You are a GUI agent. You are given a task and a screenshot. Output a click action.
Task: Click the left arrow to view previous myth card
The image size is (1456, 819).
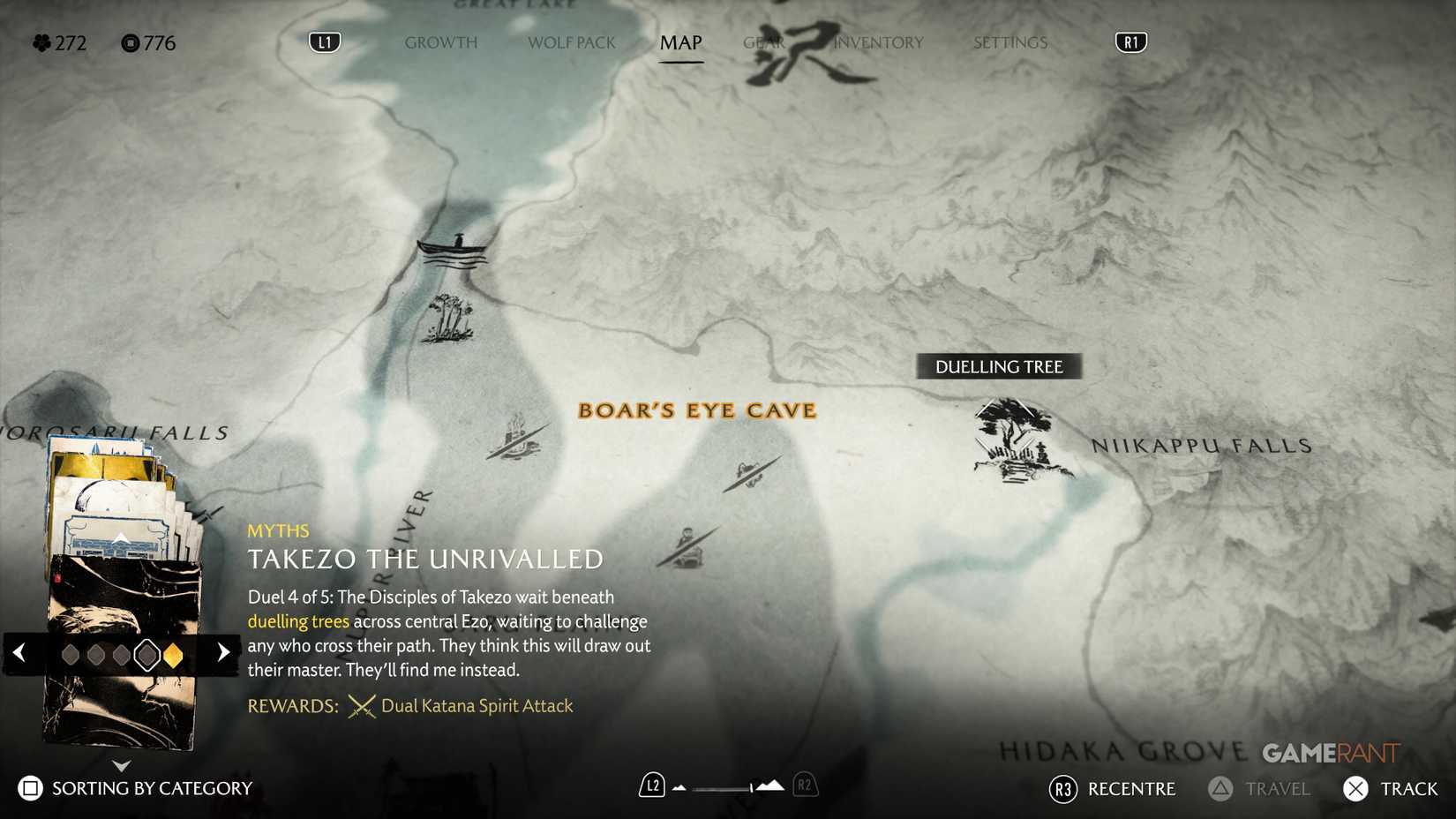pos(19,652)
